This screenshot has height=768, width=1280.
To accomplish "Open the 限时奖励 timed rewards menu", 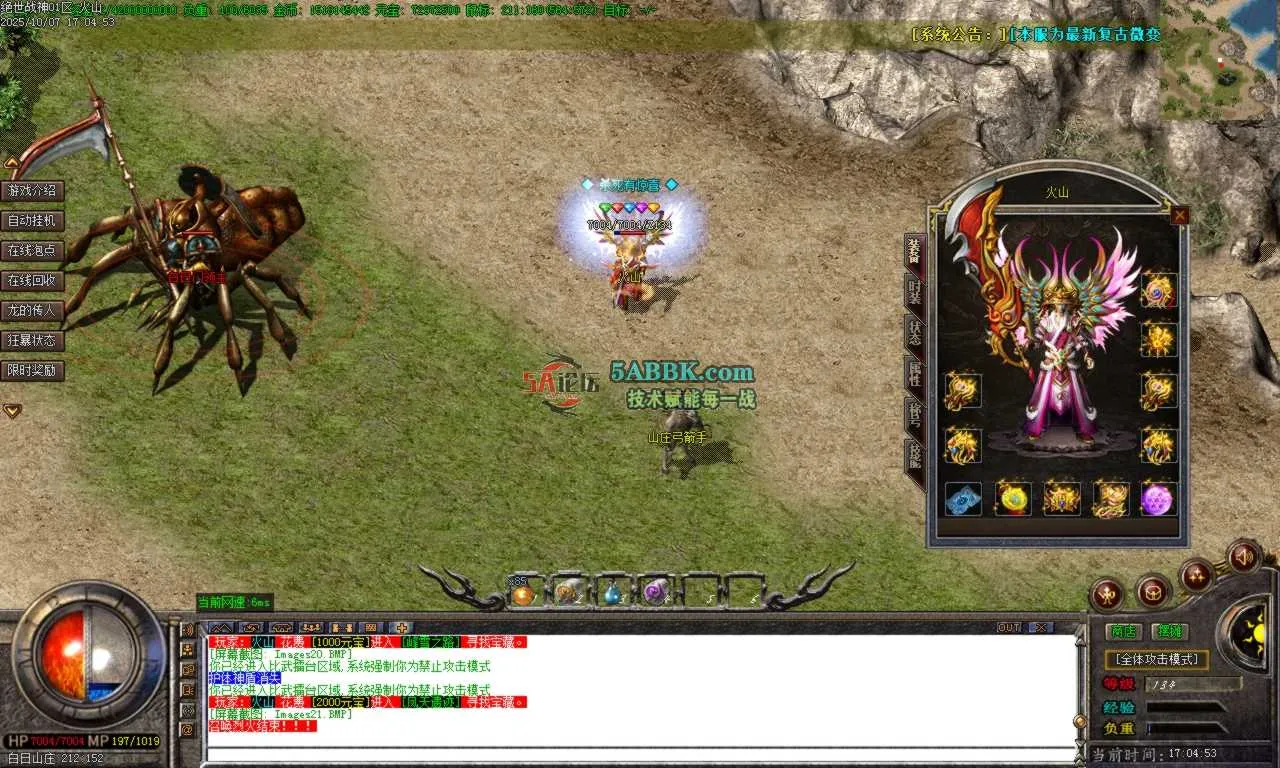I will [x=33, y=371].
